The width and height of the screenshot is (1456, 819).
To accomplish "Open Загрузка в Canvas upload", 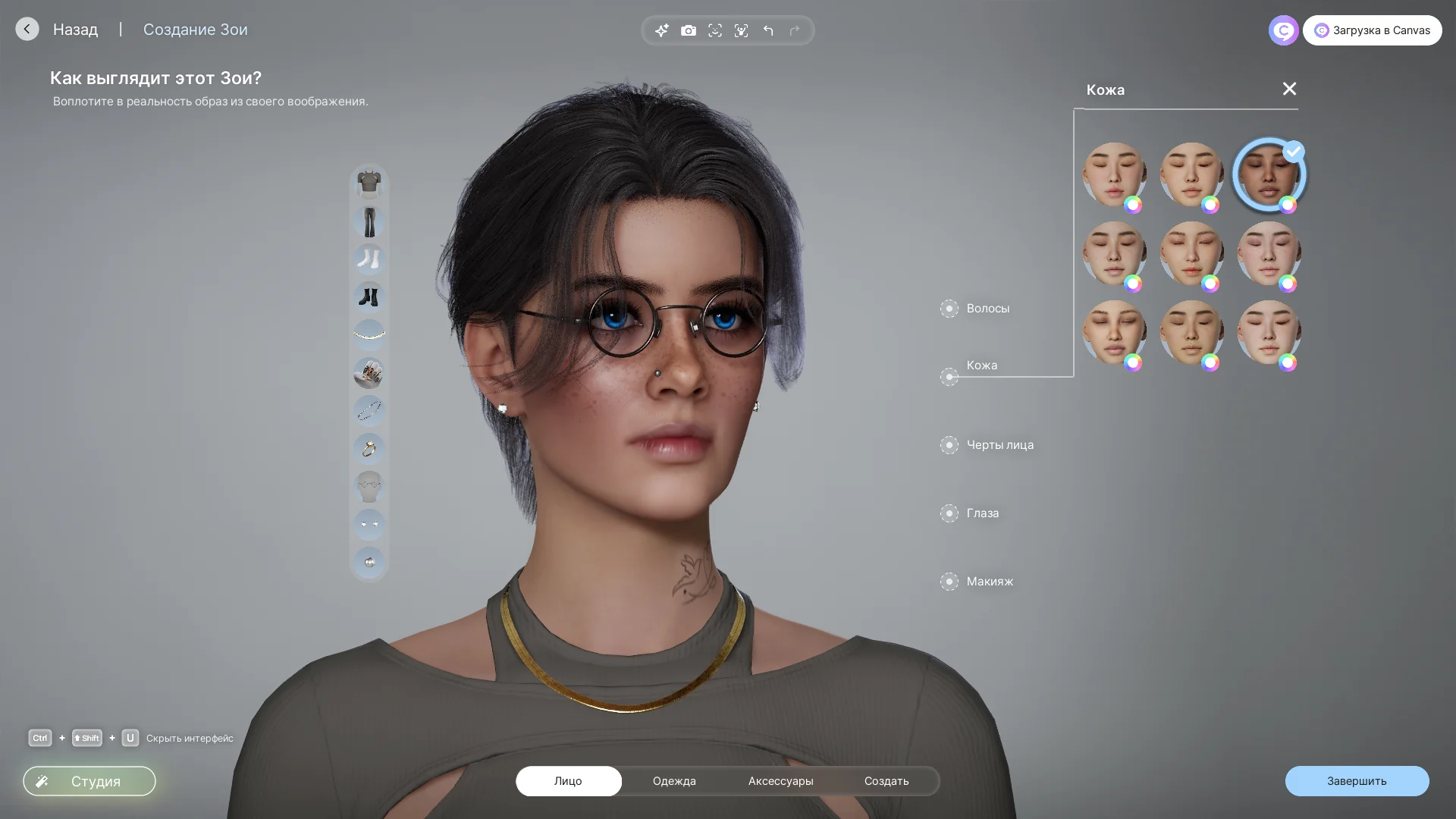I will (1372, 30).
